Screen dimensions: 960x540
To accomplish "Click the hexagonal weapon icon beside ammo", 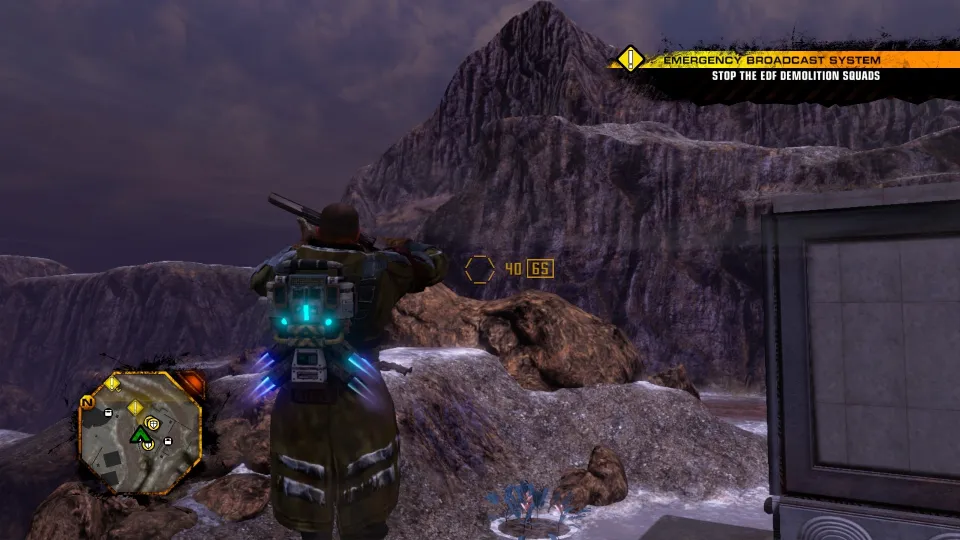I will click(x=480, y=269).
